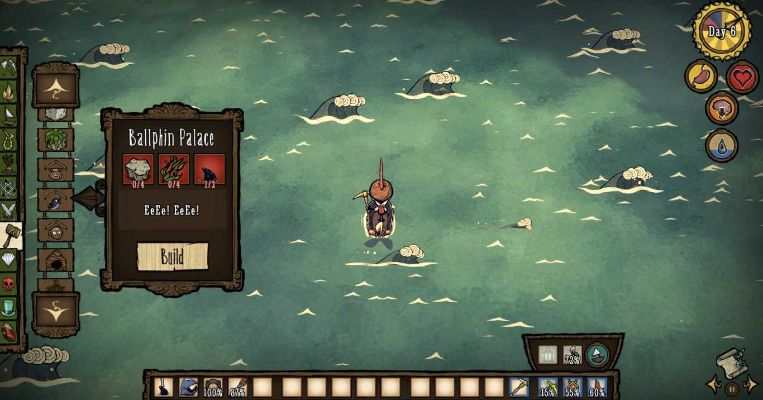763x400 pixels.
Task: Rotate camera with the left arrow
Action: pyautogui.click(x=712, y=384)
